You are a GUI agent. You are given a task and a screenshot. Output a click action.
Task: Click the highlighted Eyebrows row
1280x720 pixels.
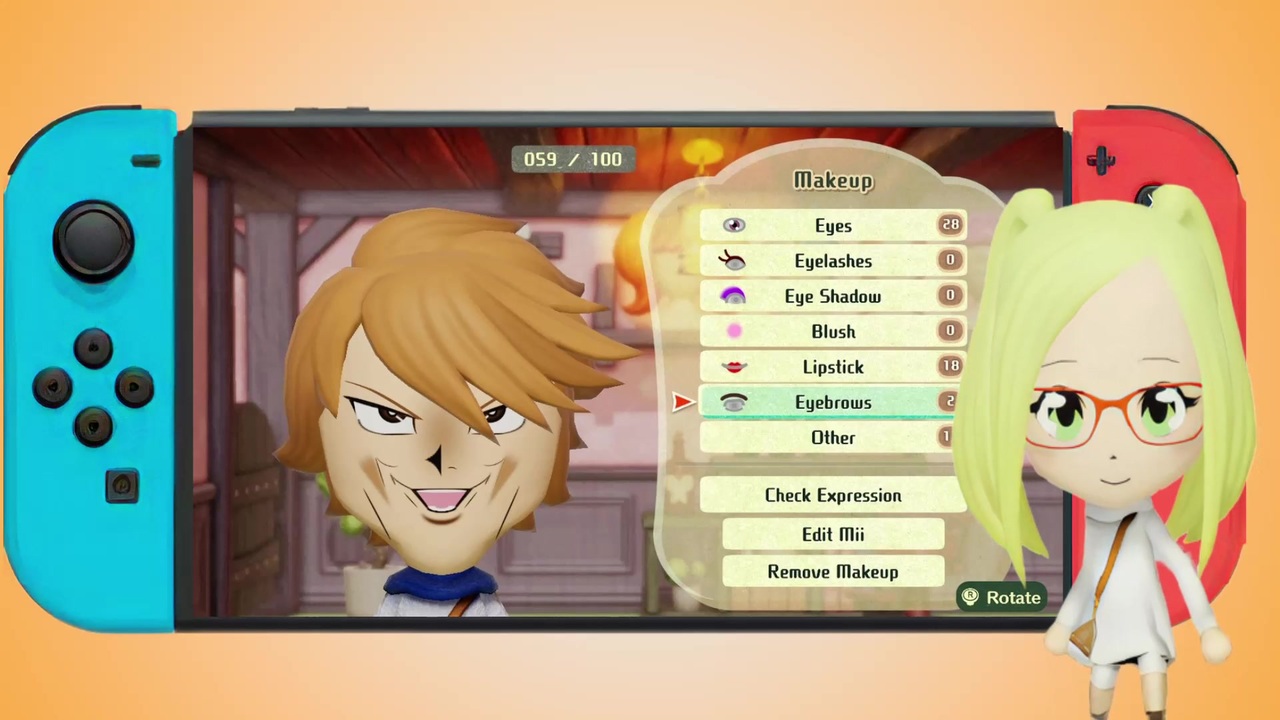click(x=833, y=402)
